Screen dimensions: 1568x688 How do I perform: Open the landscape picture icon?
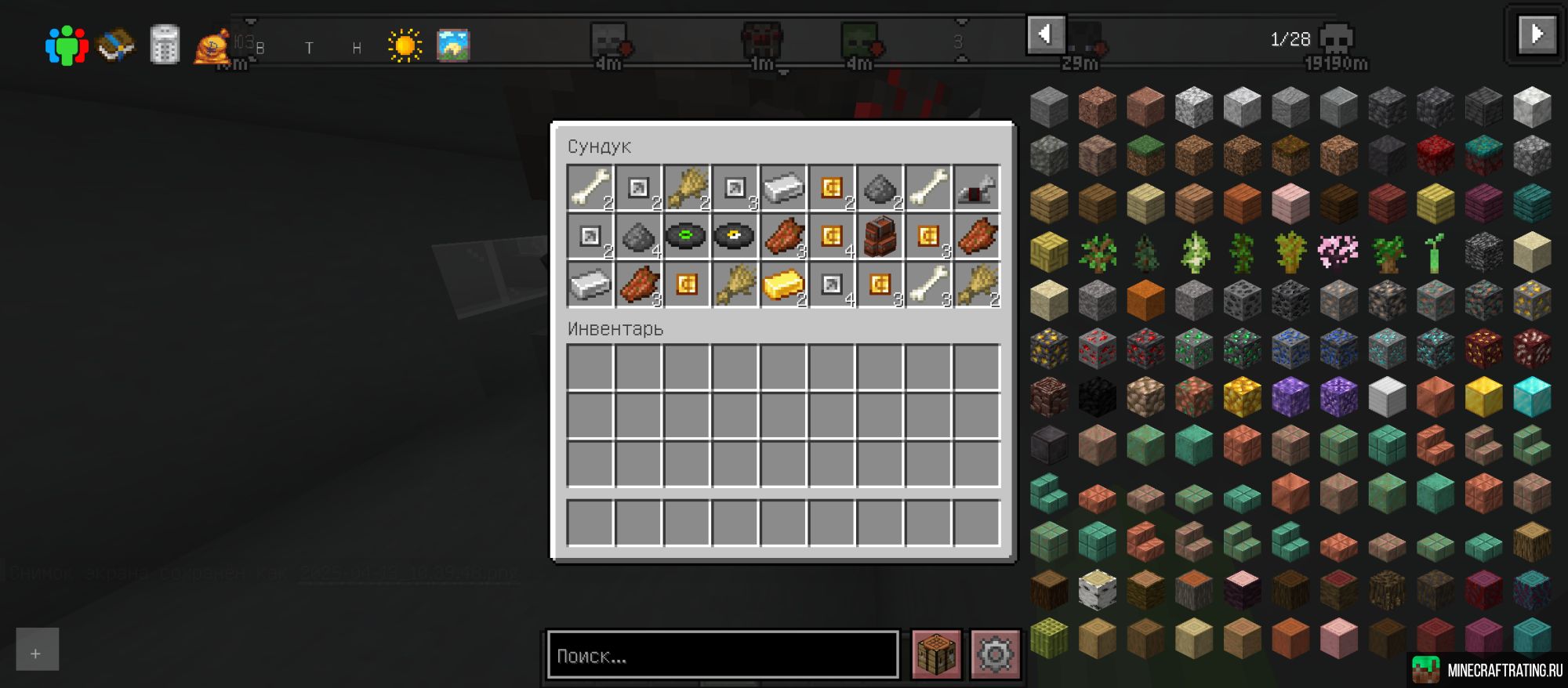[452, 45]
